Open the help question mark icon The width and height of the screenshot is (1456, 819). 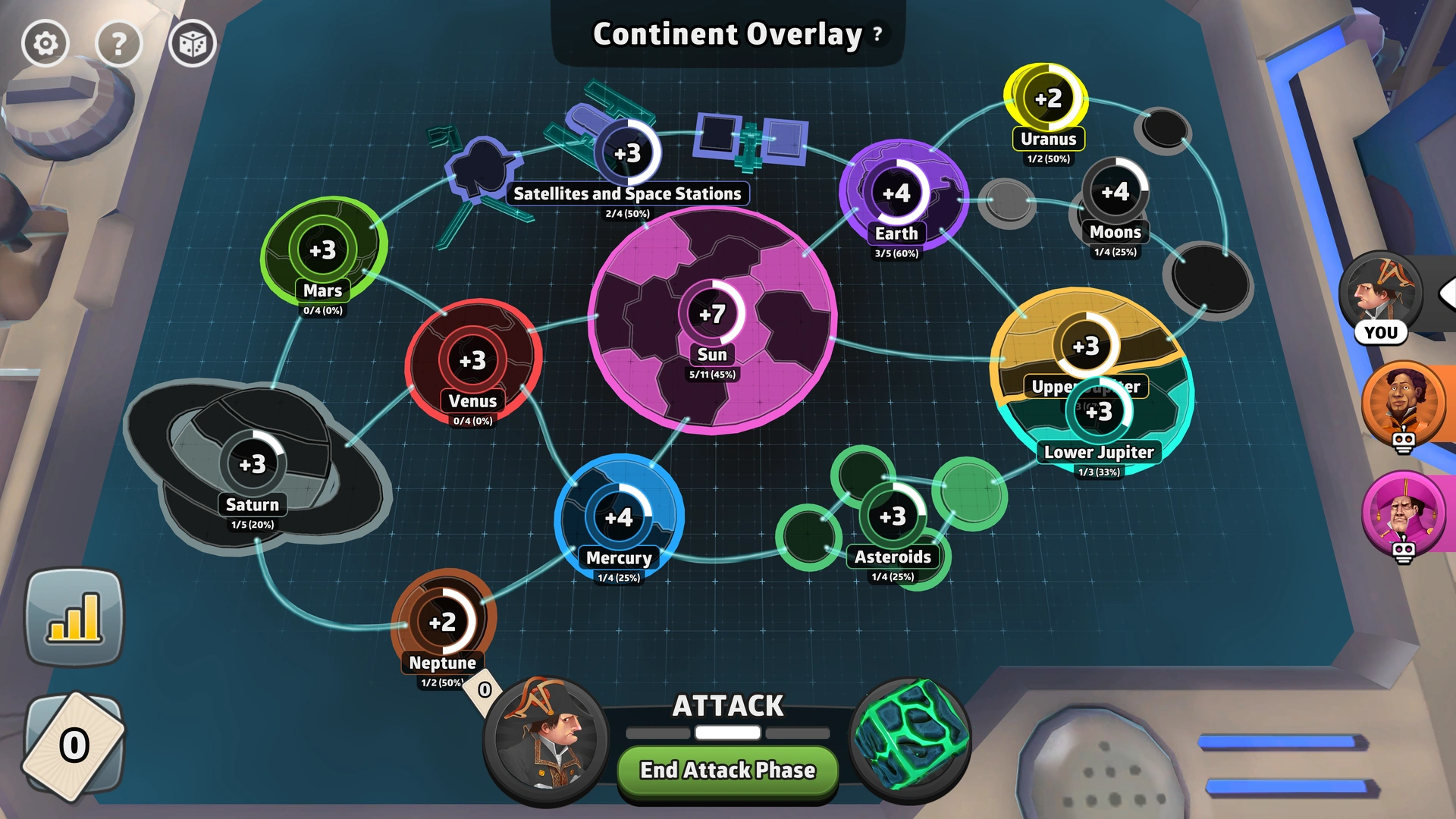click(119, 43)
